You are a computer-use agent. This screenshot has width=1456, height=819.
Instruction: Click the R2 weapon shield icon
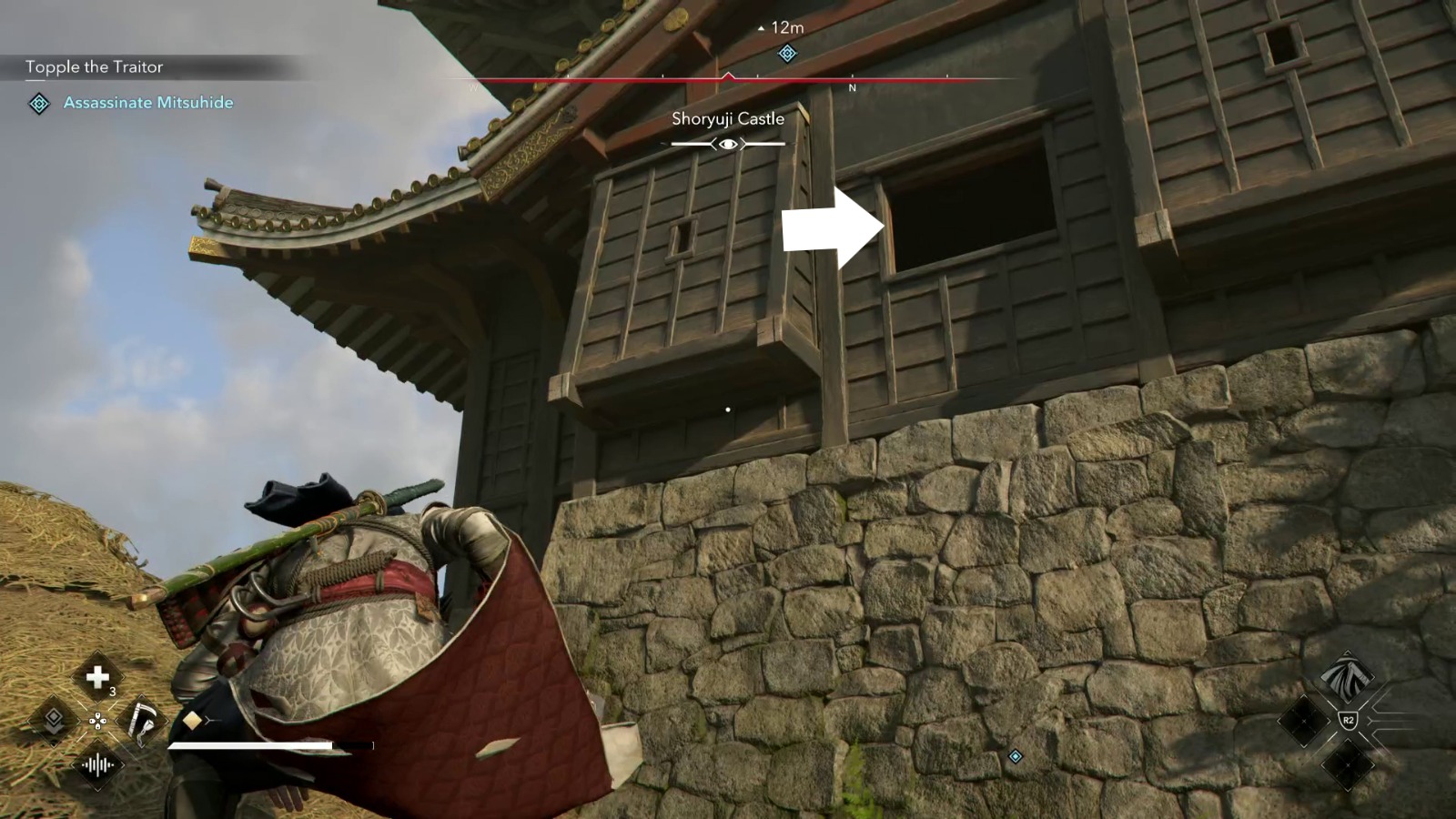click(1348, 719)
